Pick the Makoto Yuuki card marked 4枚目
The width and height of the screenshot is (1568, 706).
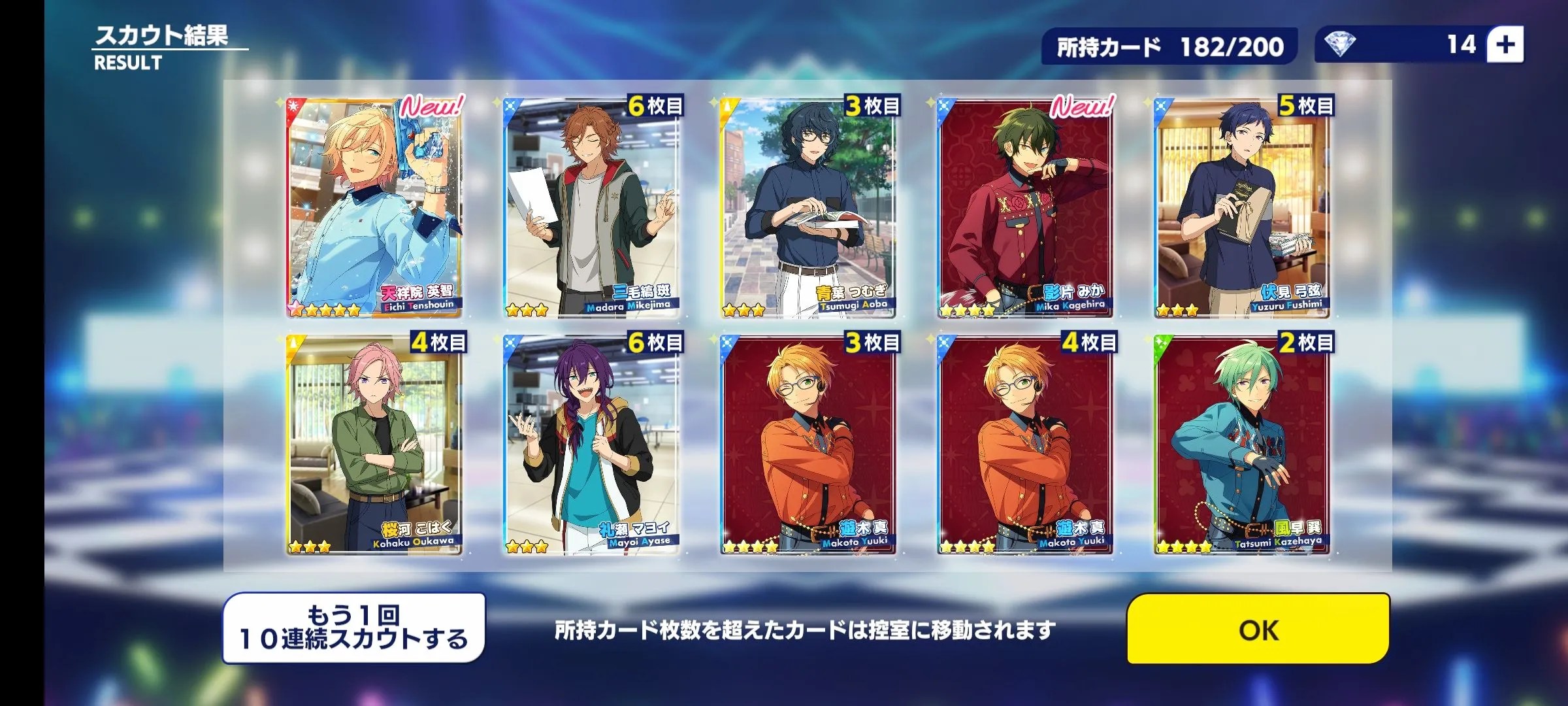[1025, 445]
